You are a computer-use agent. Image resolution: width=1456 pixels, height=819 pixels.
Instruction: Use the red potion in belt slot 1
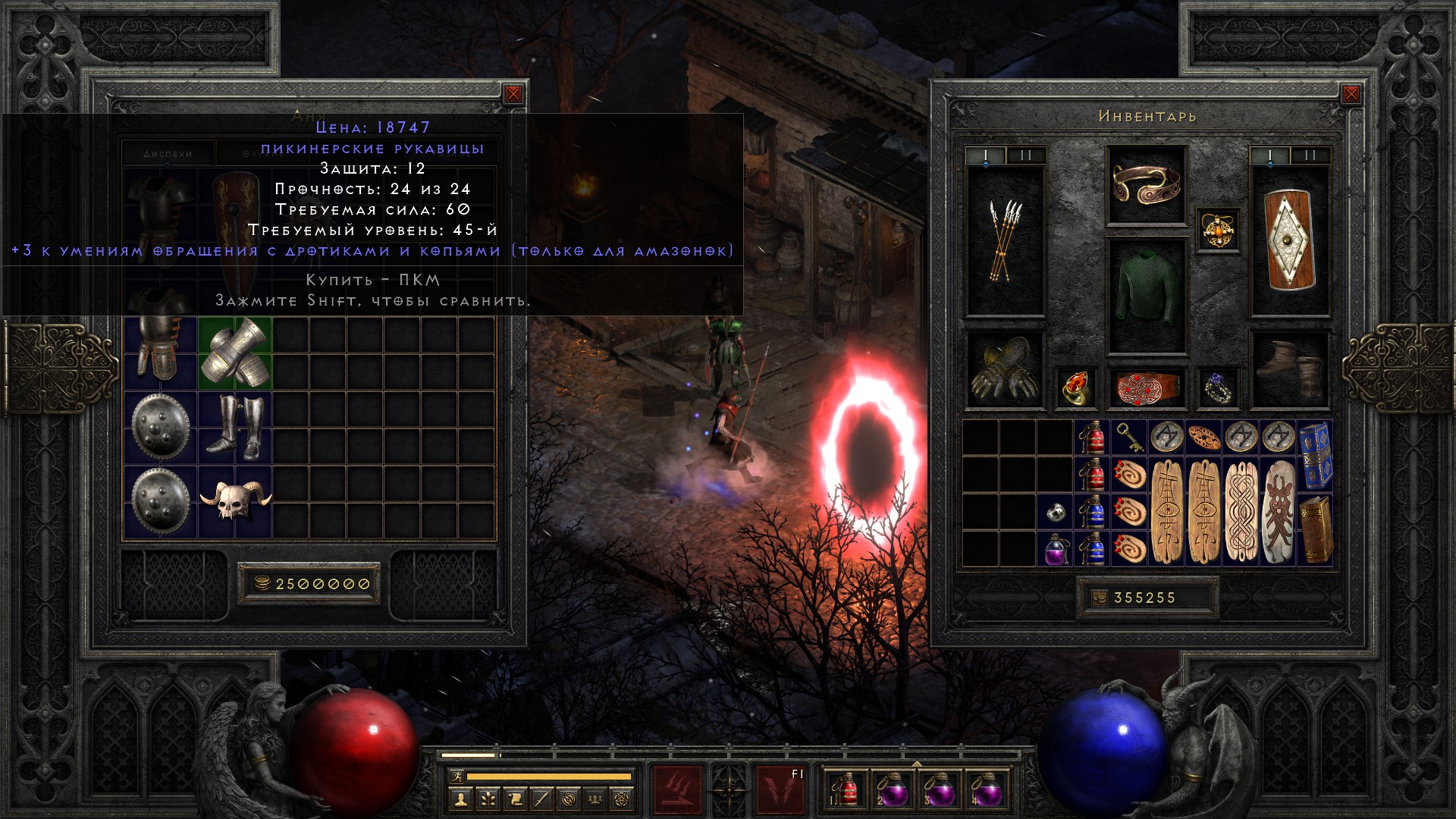(x=846, y=789)
